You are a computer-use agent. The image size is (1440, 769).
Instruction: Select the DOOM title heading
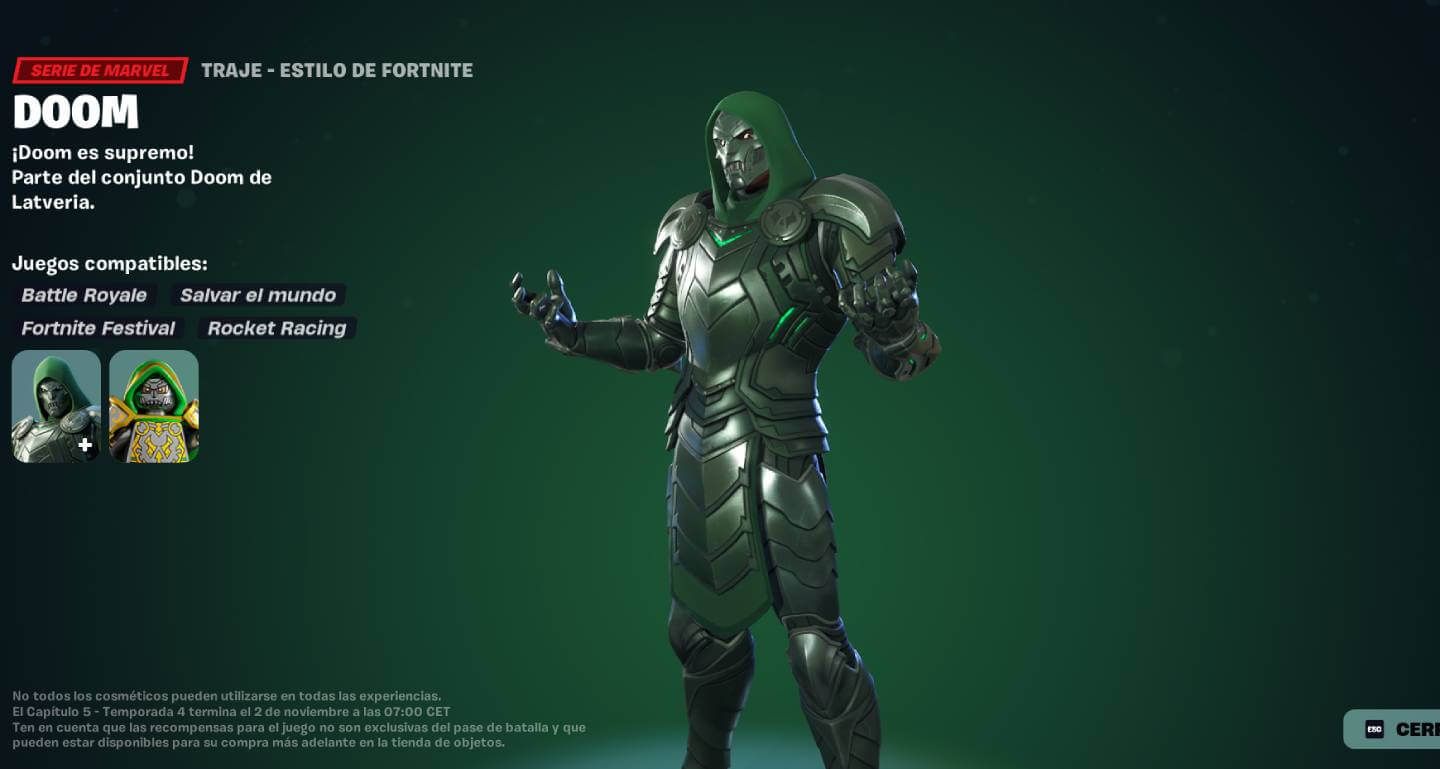[75, 112]
